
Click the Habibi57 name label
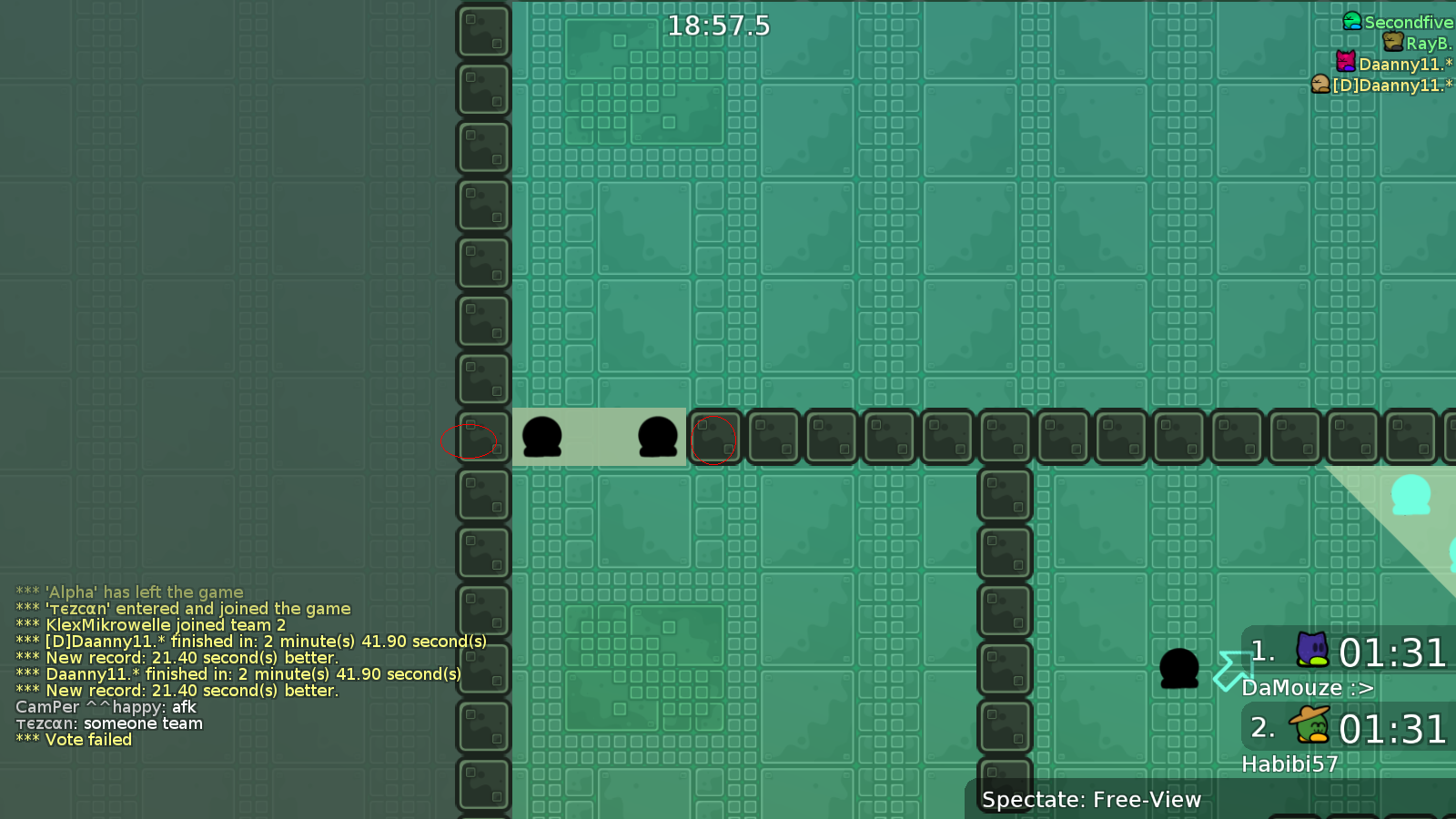pyautogui.click(x=1290, y=764)
